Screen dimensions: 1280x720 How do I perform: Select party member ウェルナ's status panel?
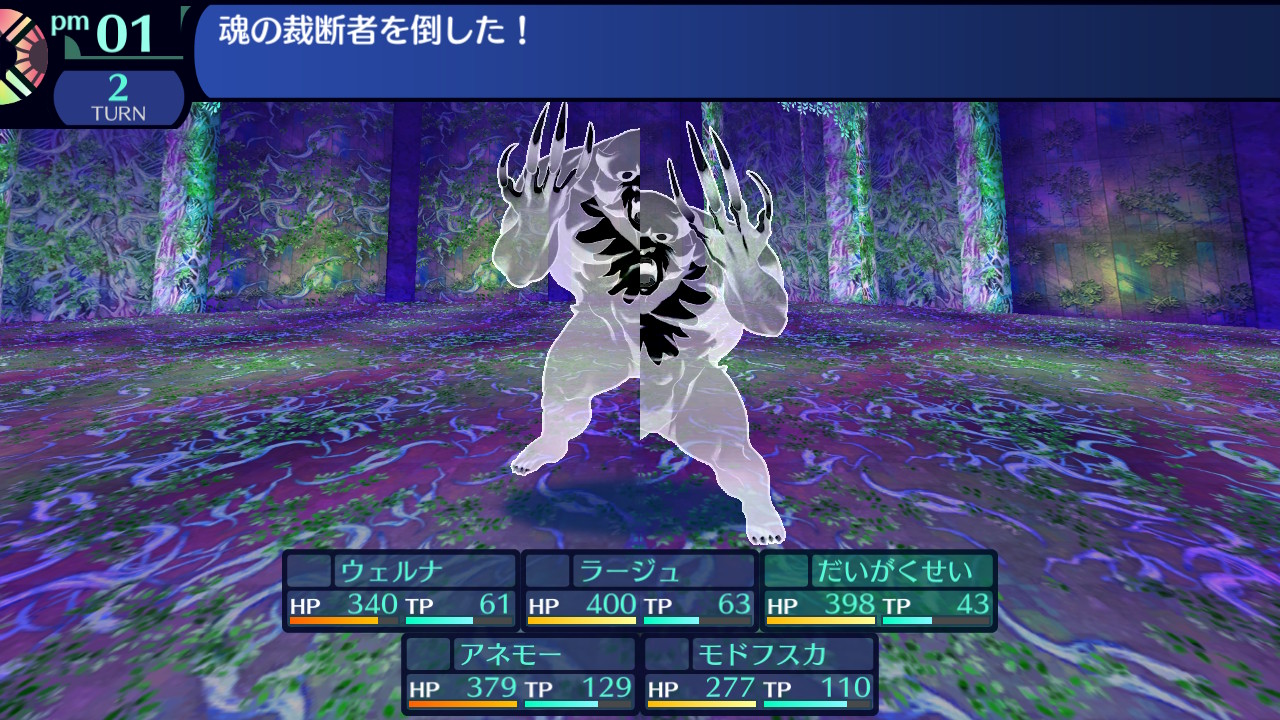401,590
